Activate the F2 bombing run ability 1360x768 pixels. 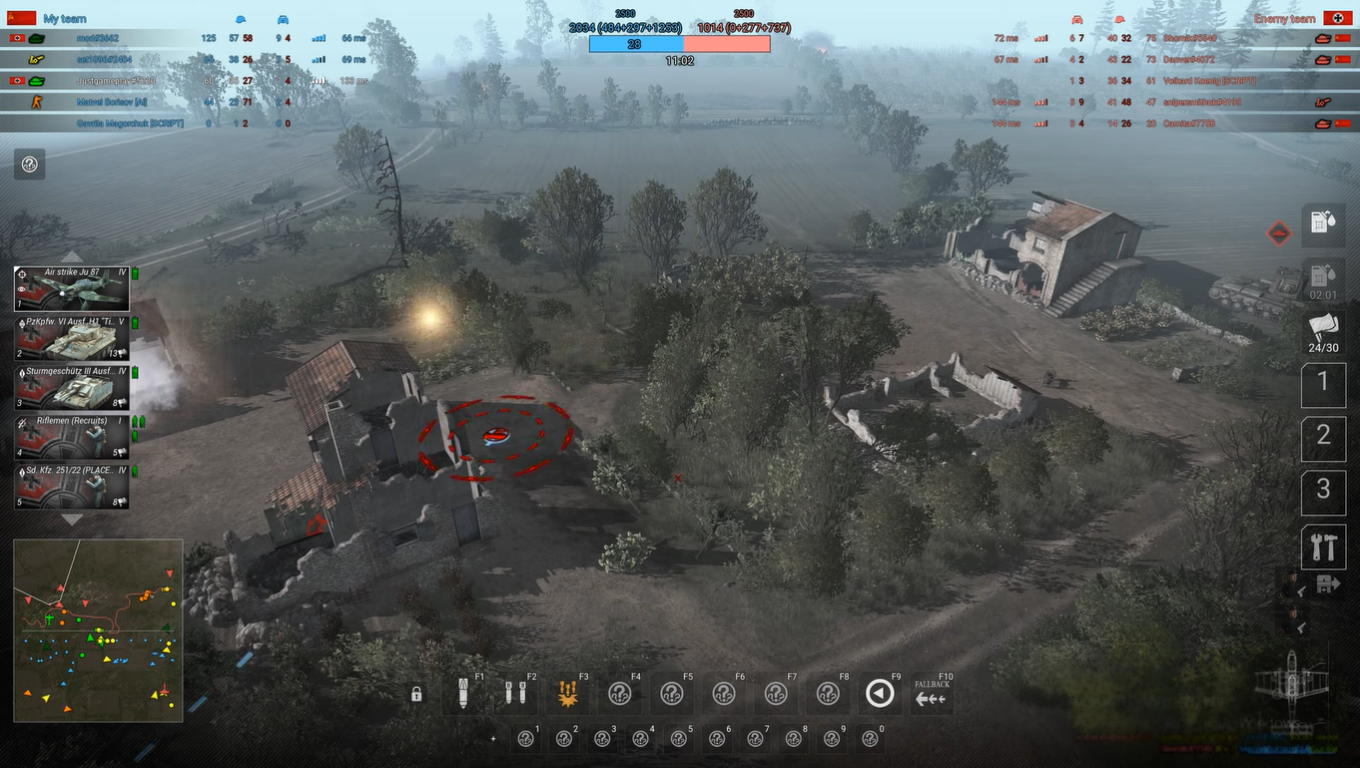click(x=516, y=693)
